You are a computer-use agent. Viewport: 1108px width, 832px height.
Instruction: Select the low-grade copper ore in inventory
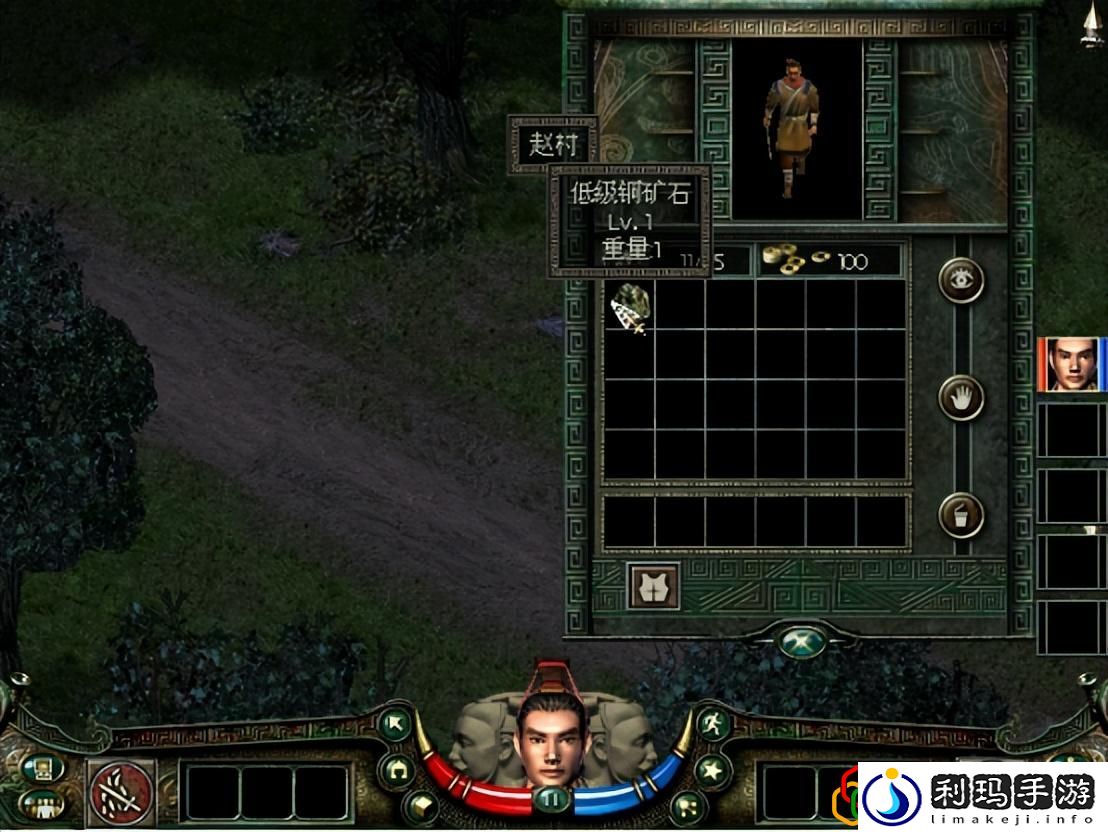click(630, 307)
